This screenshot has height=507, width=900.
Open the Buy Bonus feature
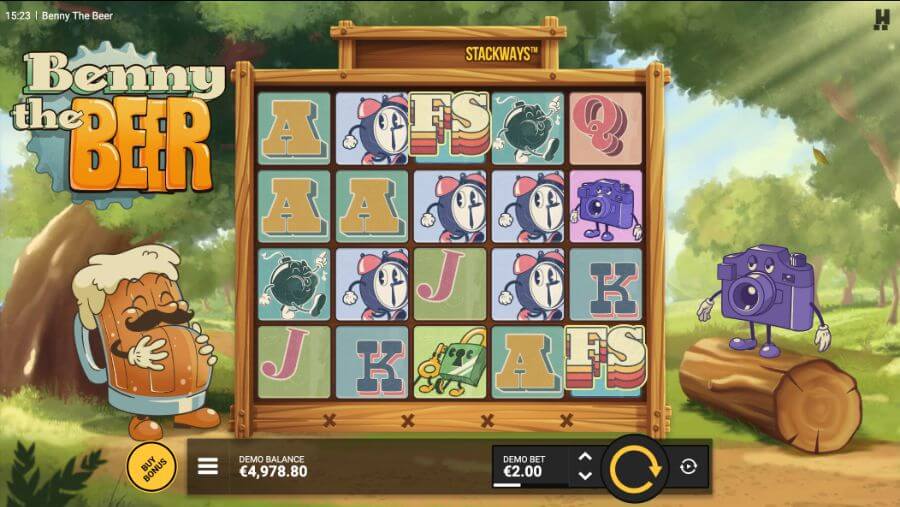pos(152,465)
